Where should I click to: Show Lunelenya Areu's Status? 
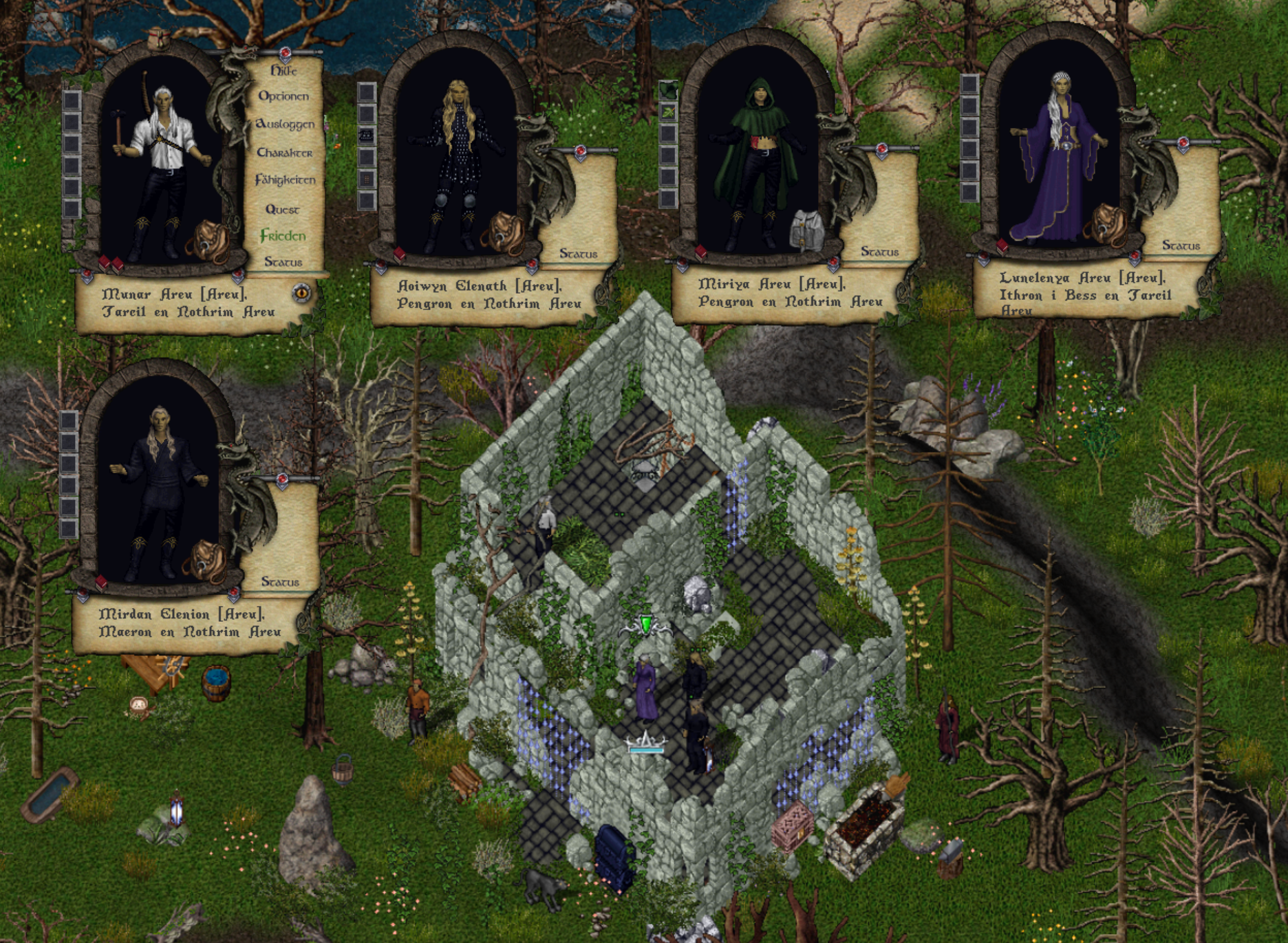pos(1181,246)
